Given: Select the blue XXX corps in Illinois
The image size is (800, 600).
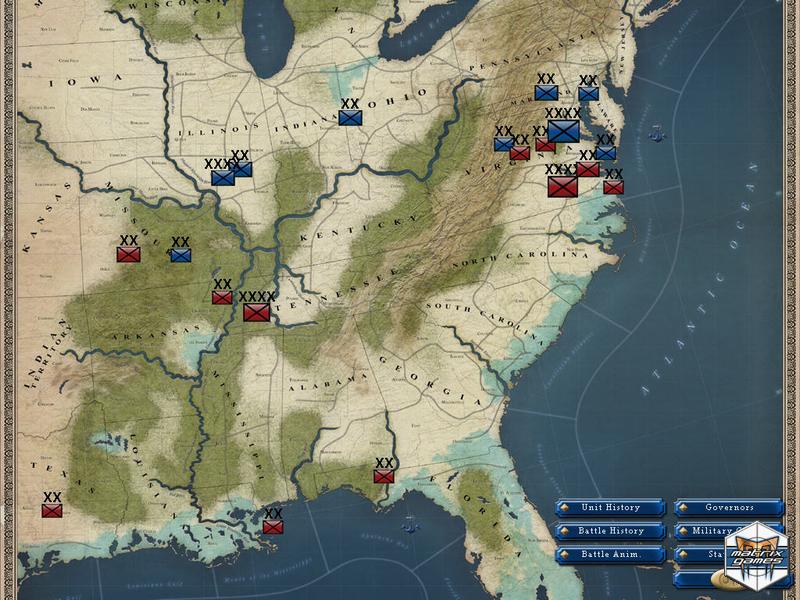Looking at the screenshot, I should [222, 178].
